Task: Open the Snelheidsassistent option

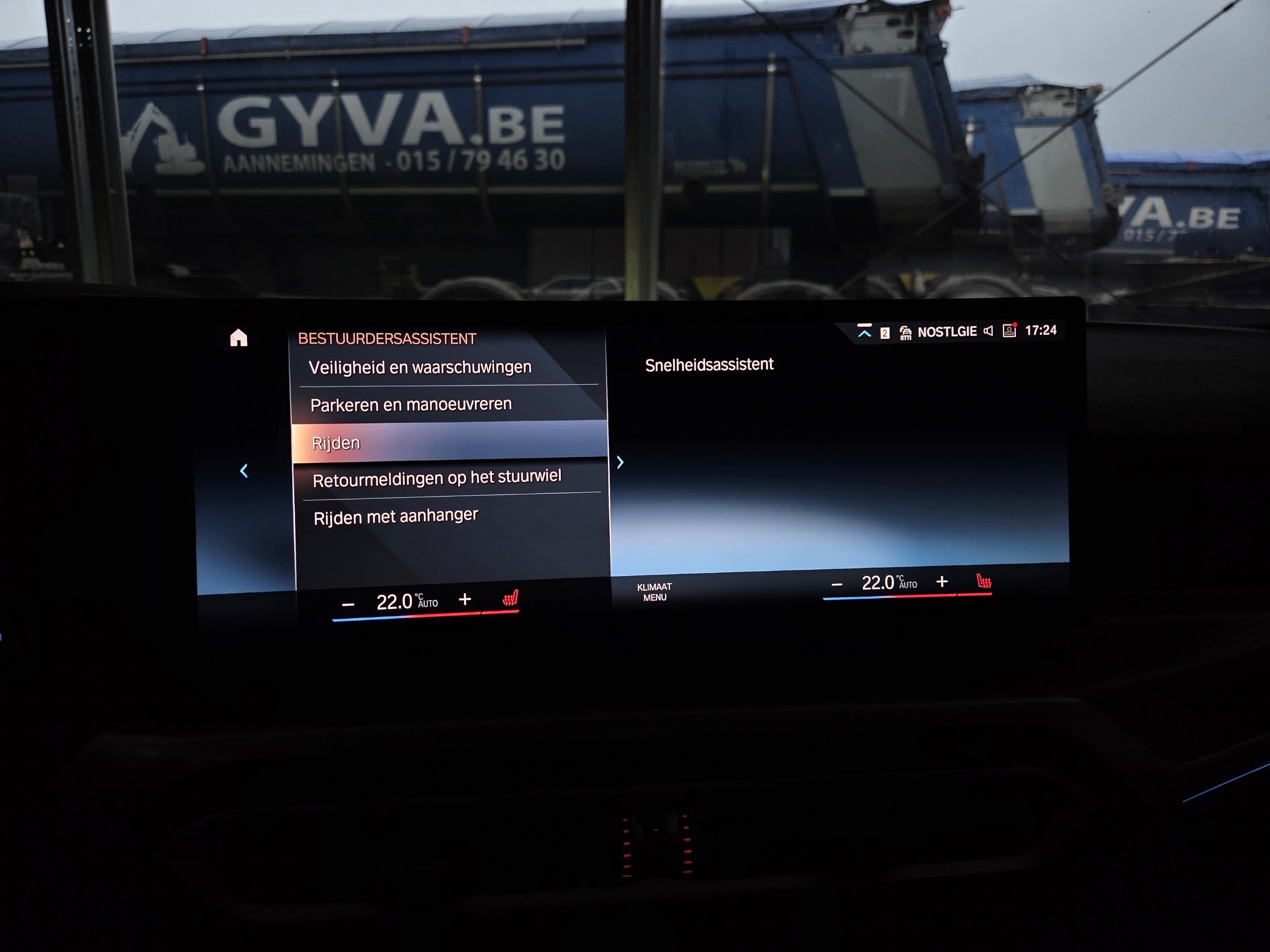Action: pos(709,365)
